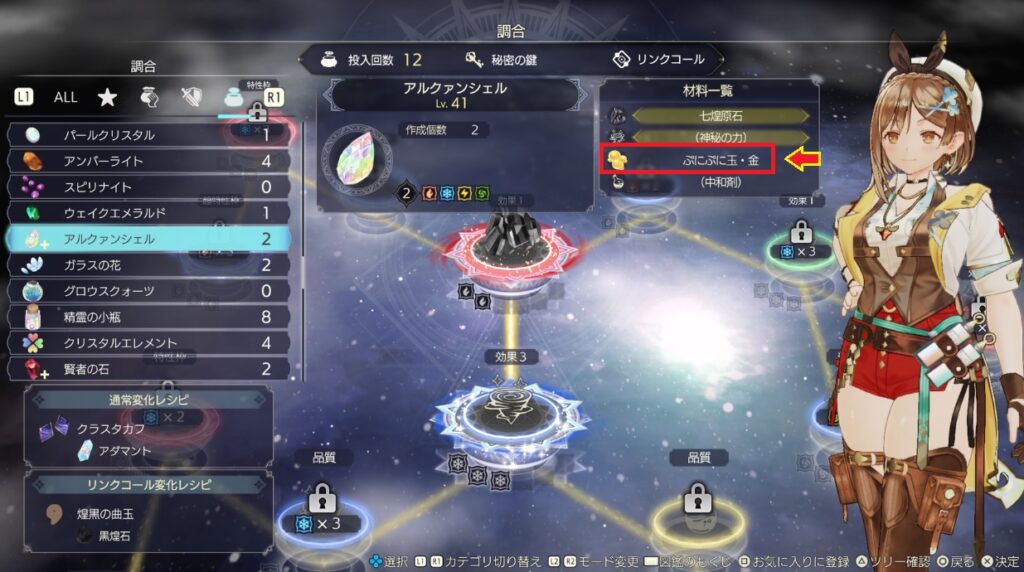Choose ガラスの花 from the list

coord(150,265)
